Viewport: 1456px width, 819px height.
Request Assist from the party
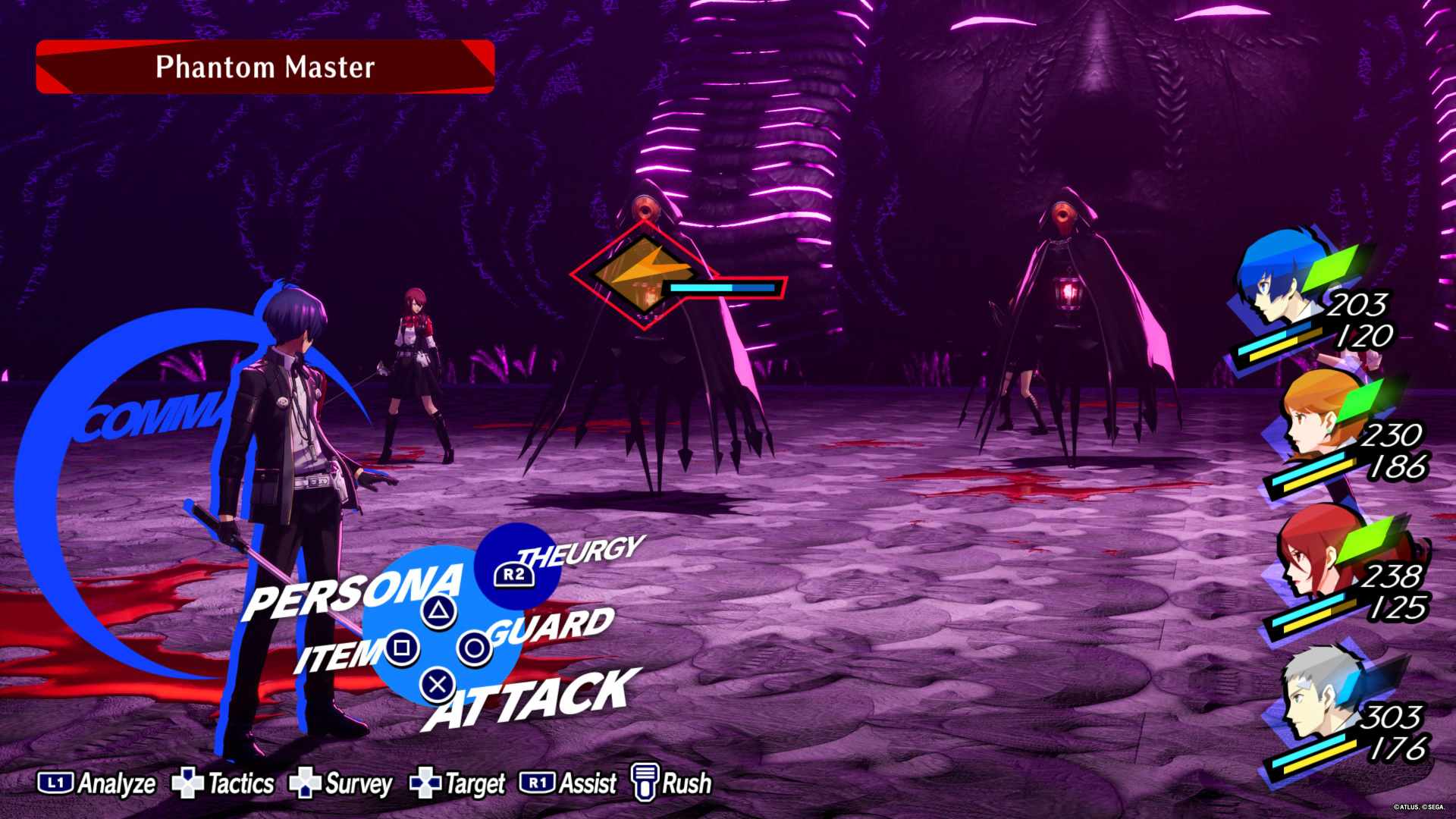pyautogui.click(x=568, y=783)
